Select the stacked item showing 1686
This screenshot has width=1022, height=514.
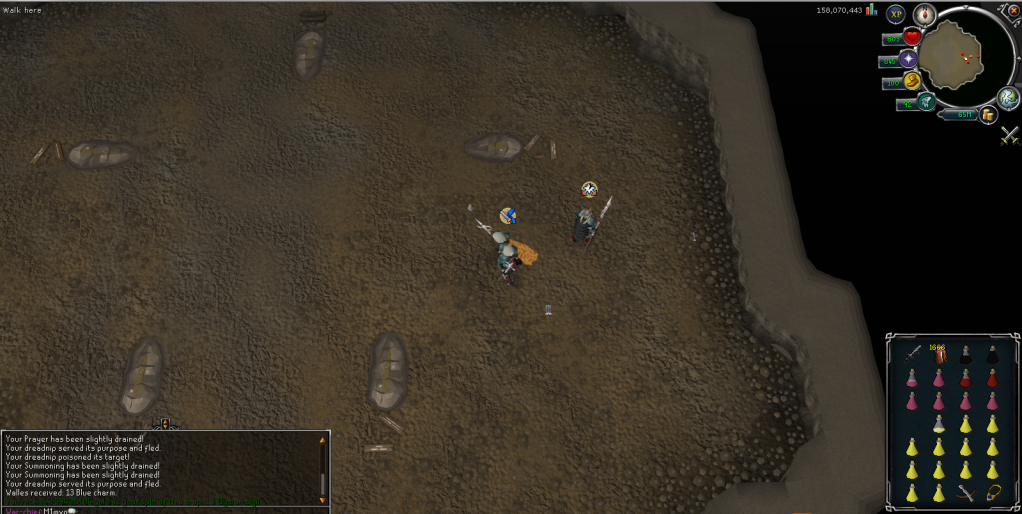click(x=939, y=355)
